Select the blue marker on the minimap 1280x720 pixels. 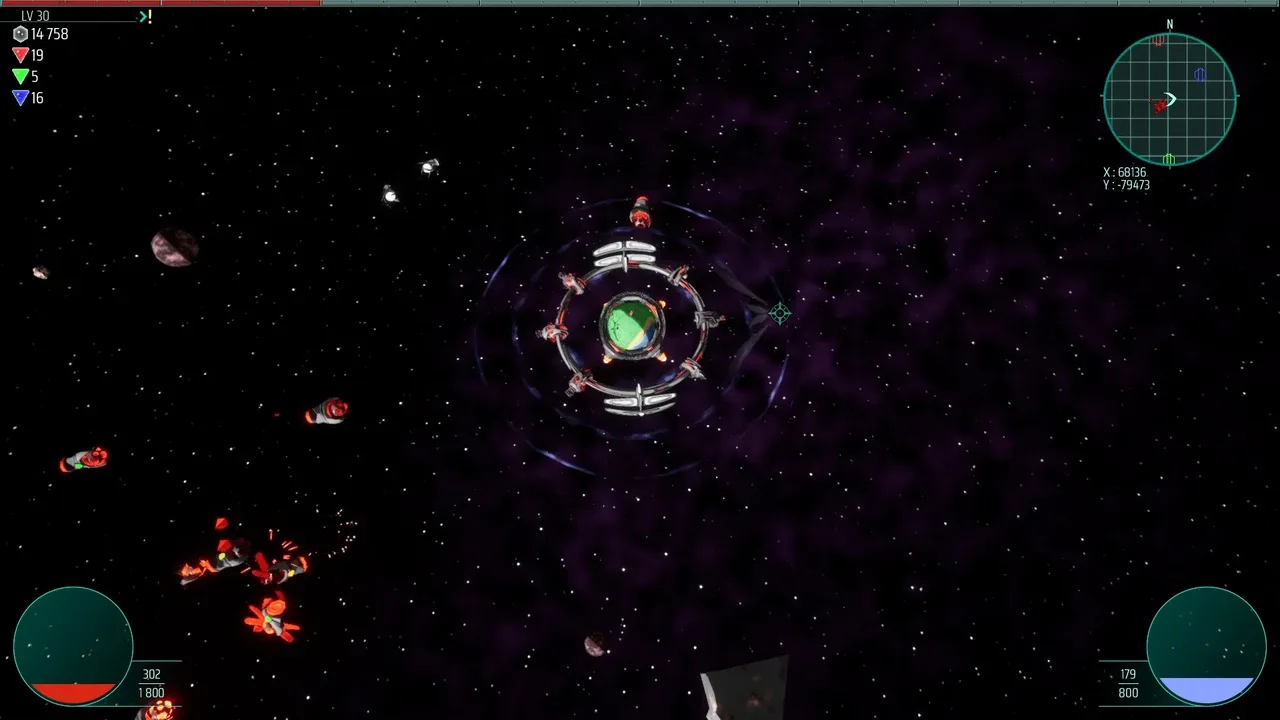[1200, 74]
